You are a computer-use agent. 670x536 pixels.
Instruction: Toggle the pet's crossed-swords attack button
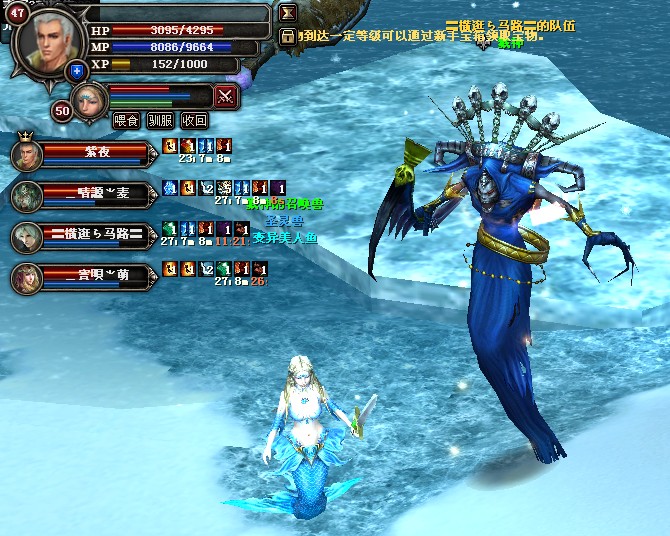tap(227, 97)
